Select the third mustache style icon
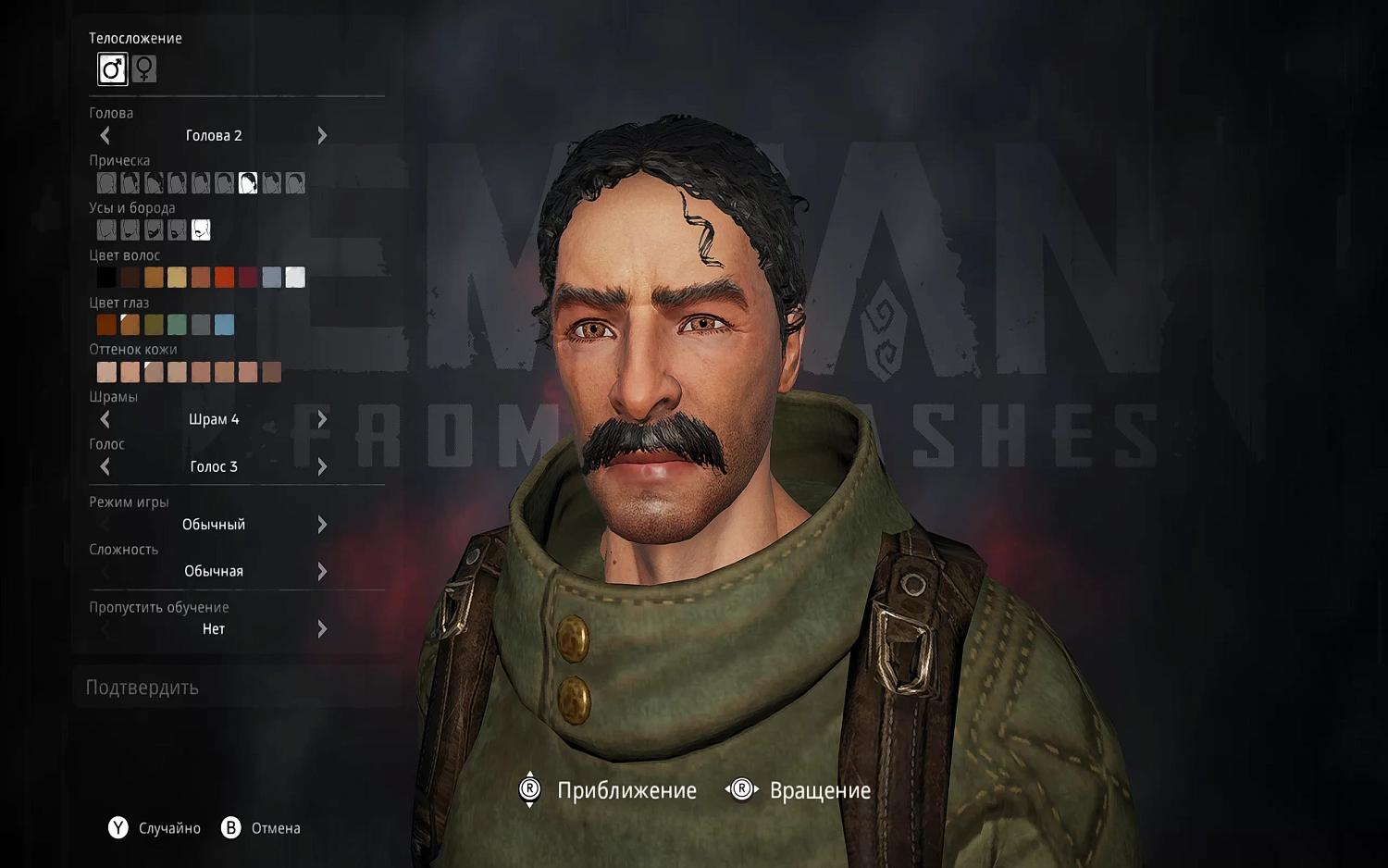This screenshot has width=1388, height=868. point(154,229)
